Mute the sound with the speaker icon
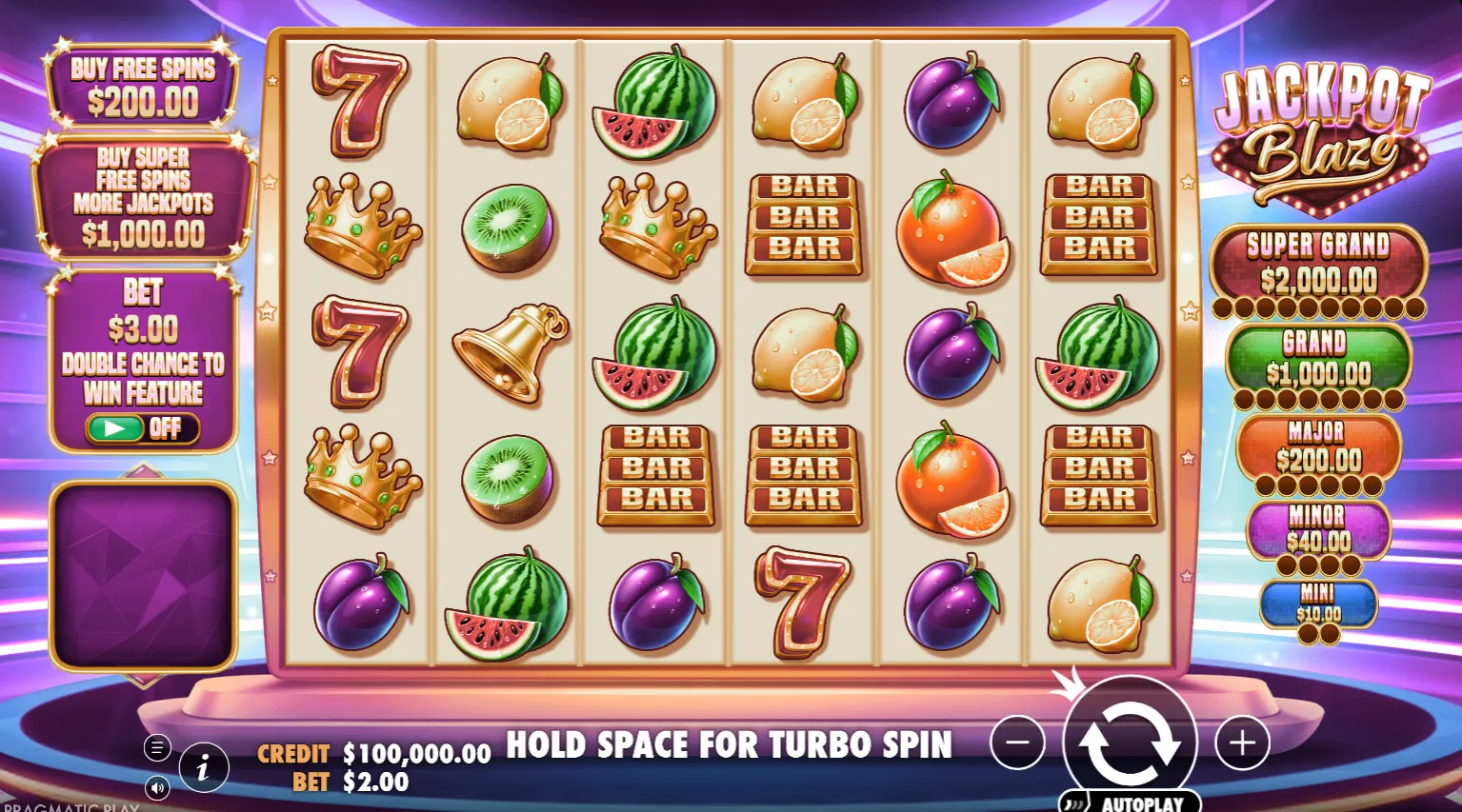 [157, 787]
